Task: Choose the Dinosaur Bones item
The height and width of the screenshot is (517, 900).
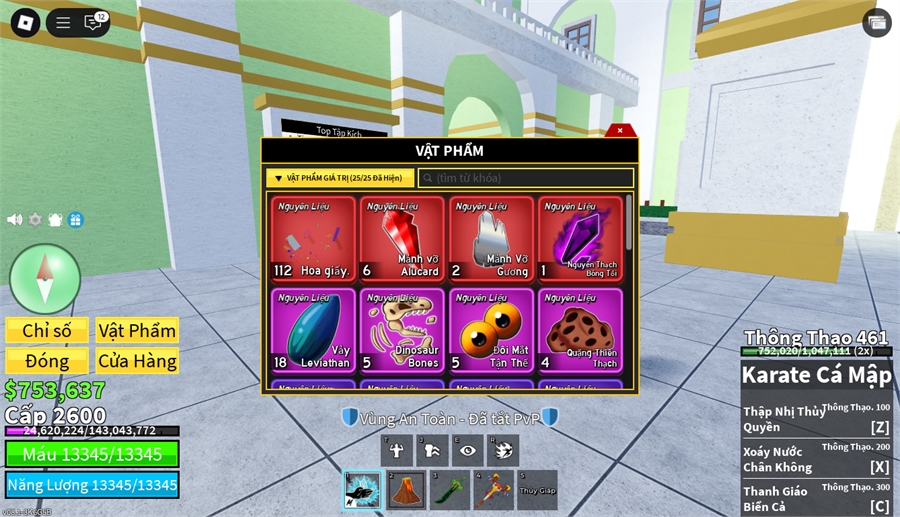Action: pos(402,330)
